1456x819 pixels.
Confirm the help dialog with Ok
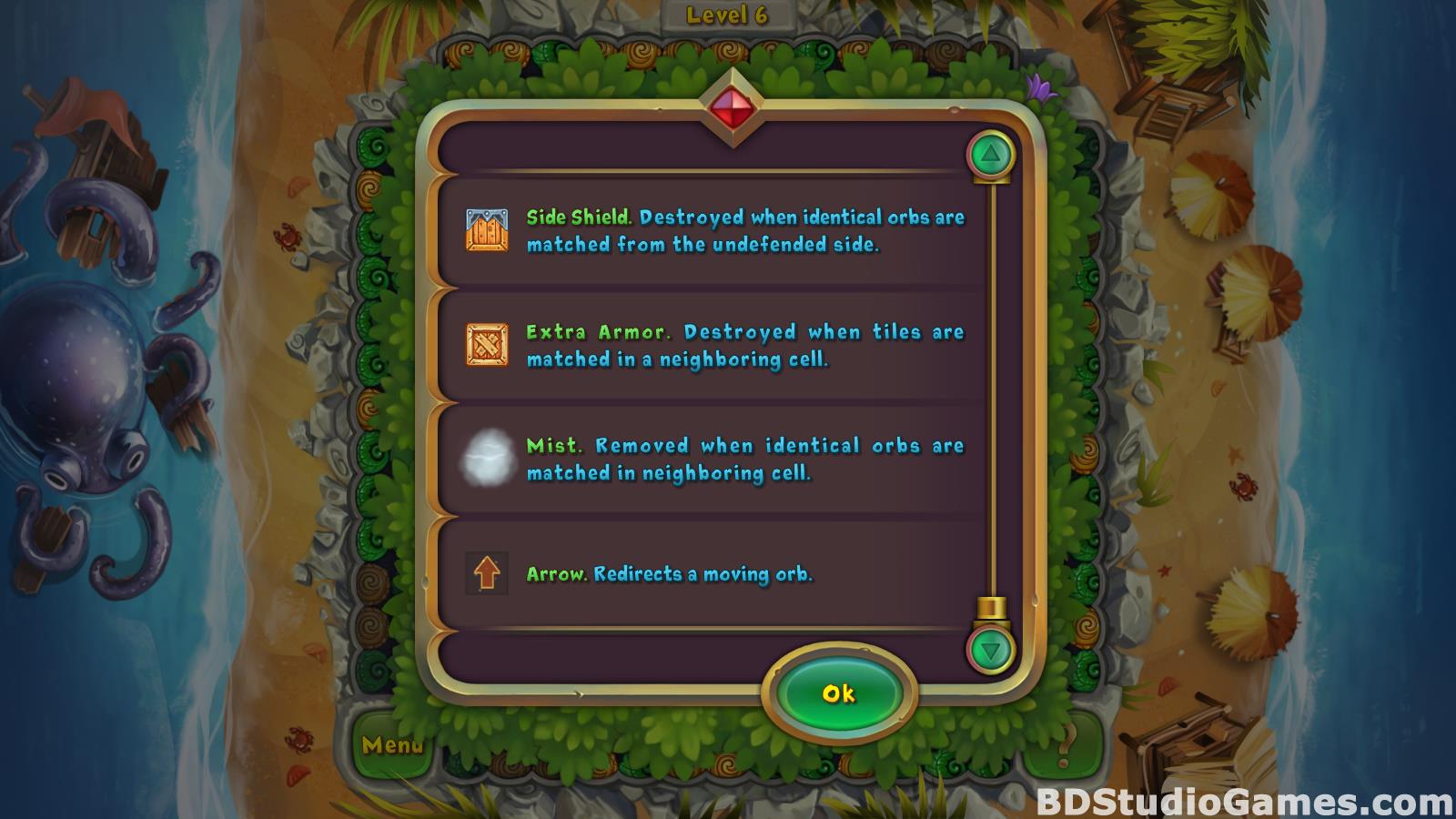click(x=838, y=694)
